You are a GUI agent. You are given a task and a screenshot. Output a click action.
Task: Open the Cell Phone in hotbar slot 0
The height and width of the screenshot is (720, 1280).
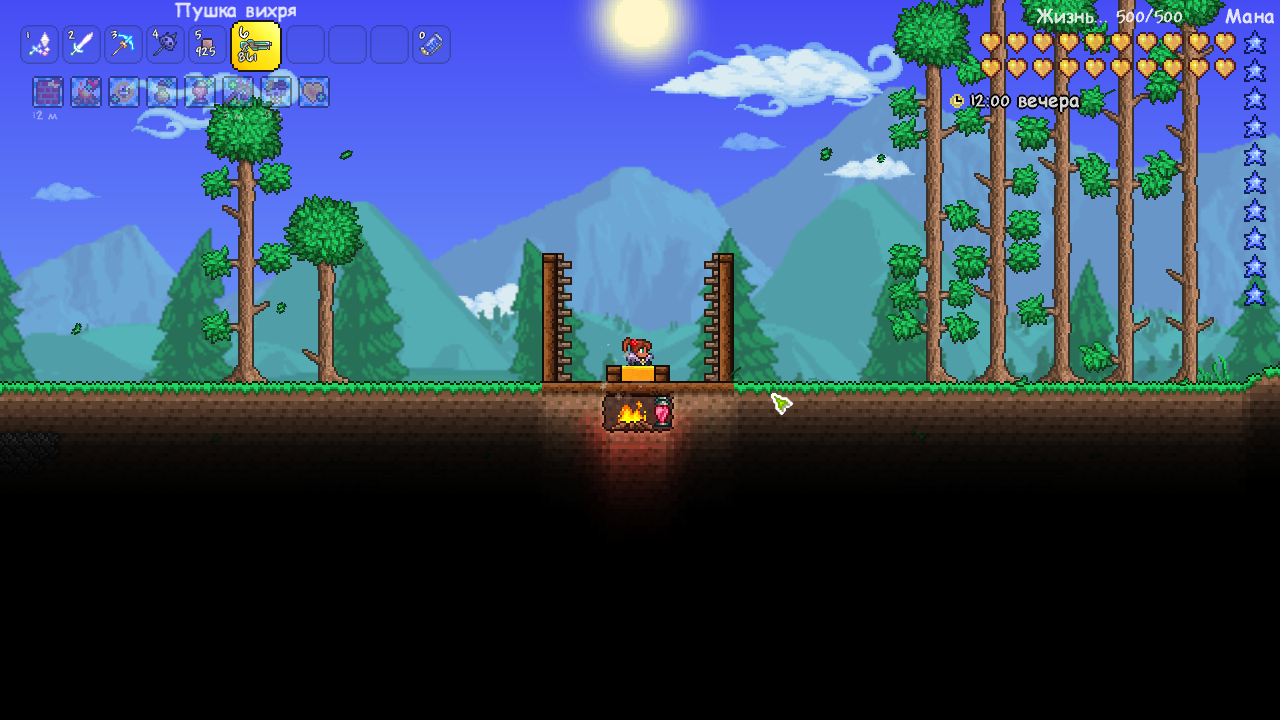point(431,44)
